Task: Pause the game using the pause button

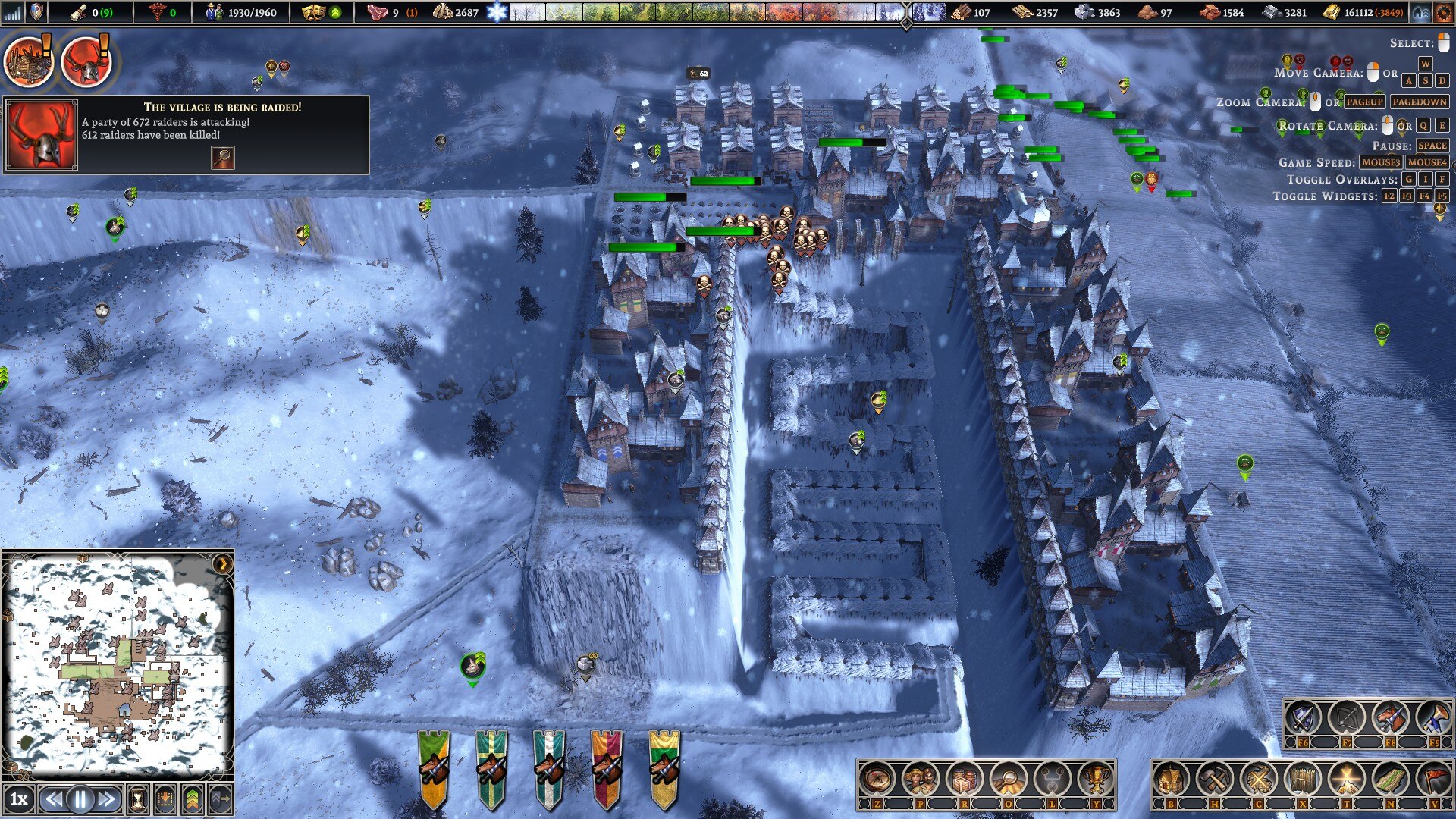Action: [x=80, y=799]
